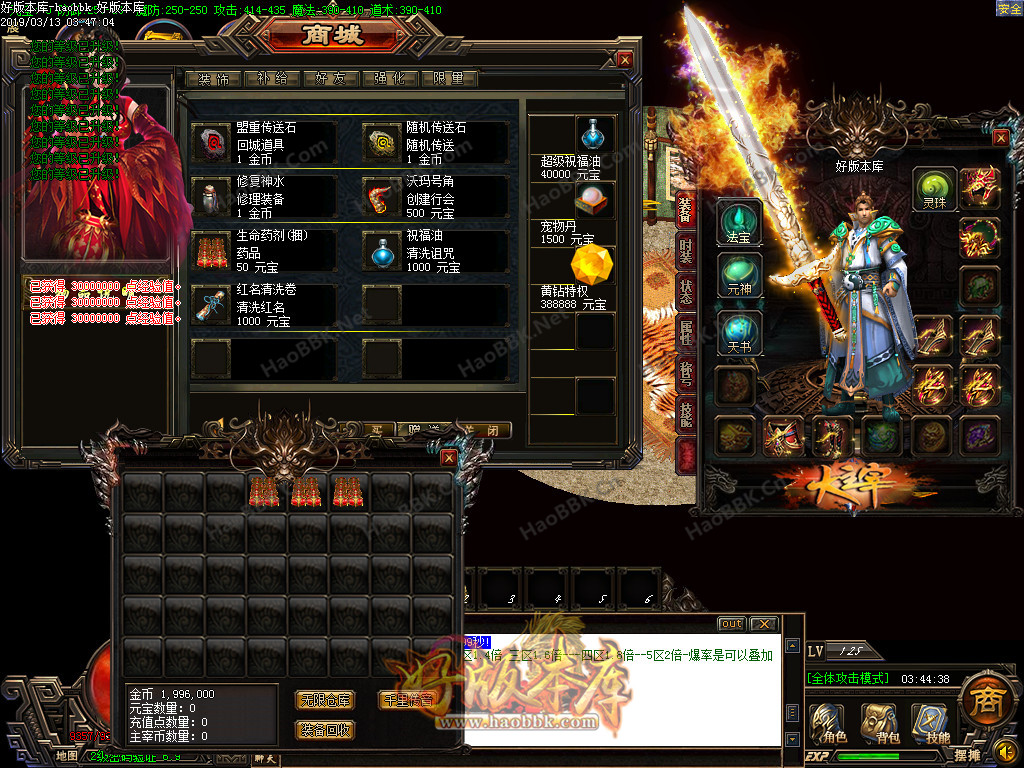The width and height of the screenshot is (1024, 768).
Task: Choose the 盟重传送石 shop item
Action: [211, 143]
